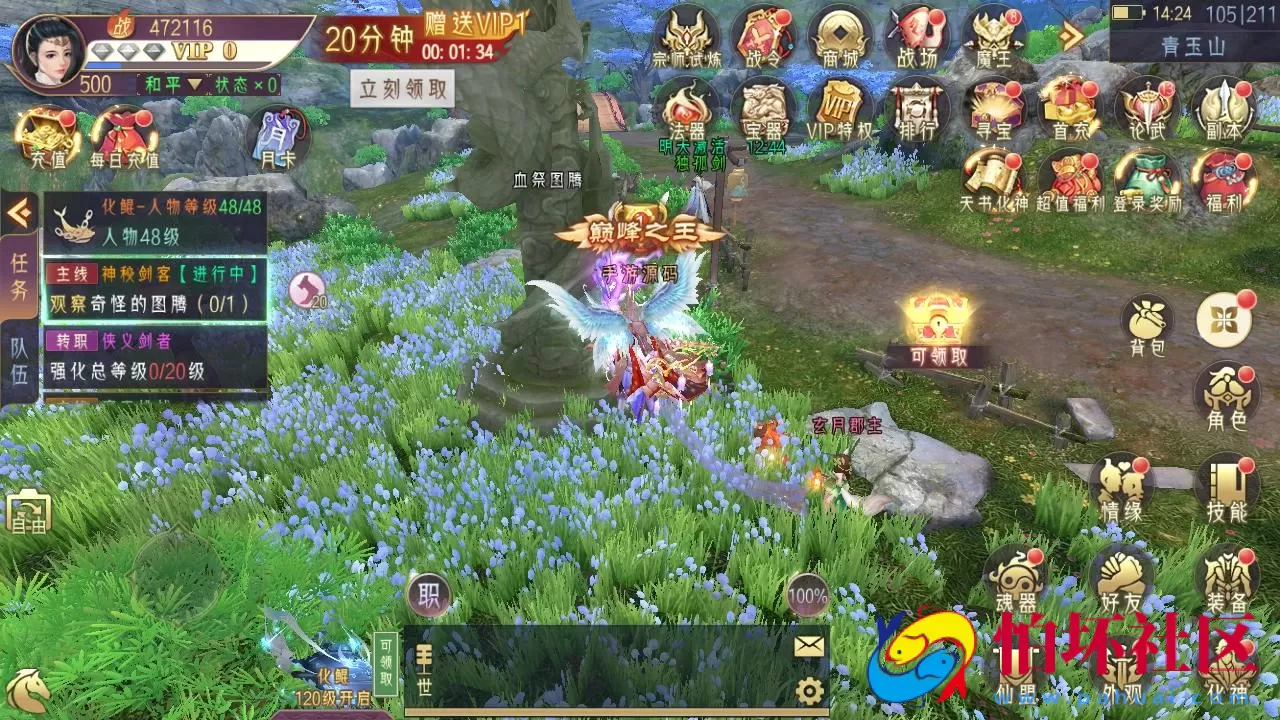Open the 背包 (Backpack) icon

coord(1146,318)
